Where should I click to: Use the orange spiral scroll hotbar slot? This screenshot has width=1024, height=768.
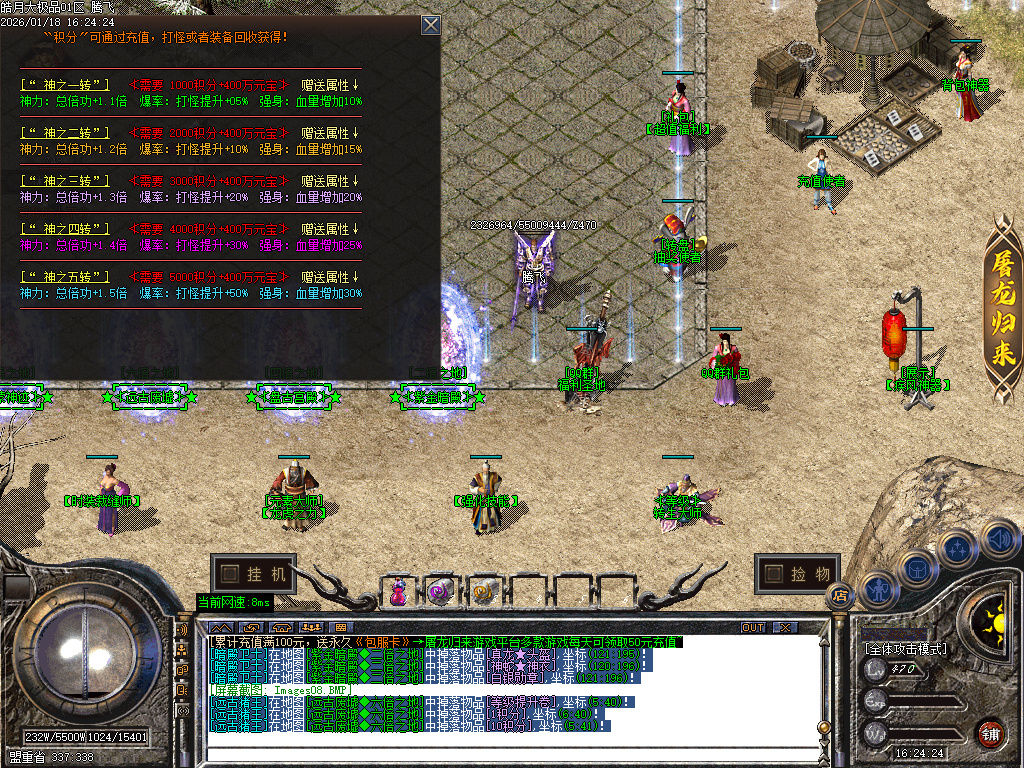[482, 592]
